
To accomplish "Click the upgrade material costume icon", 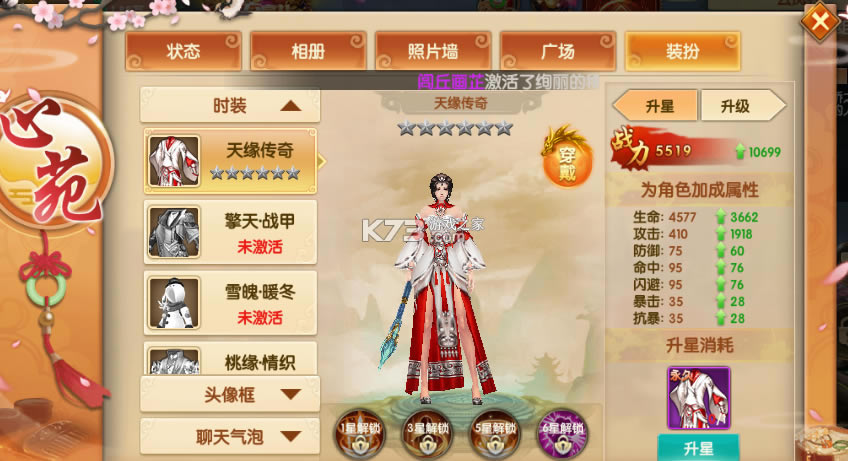I will pos(698,398).
